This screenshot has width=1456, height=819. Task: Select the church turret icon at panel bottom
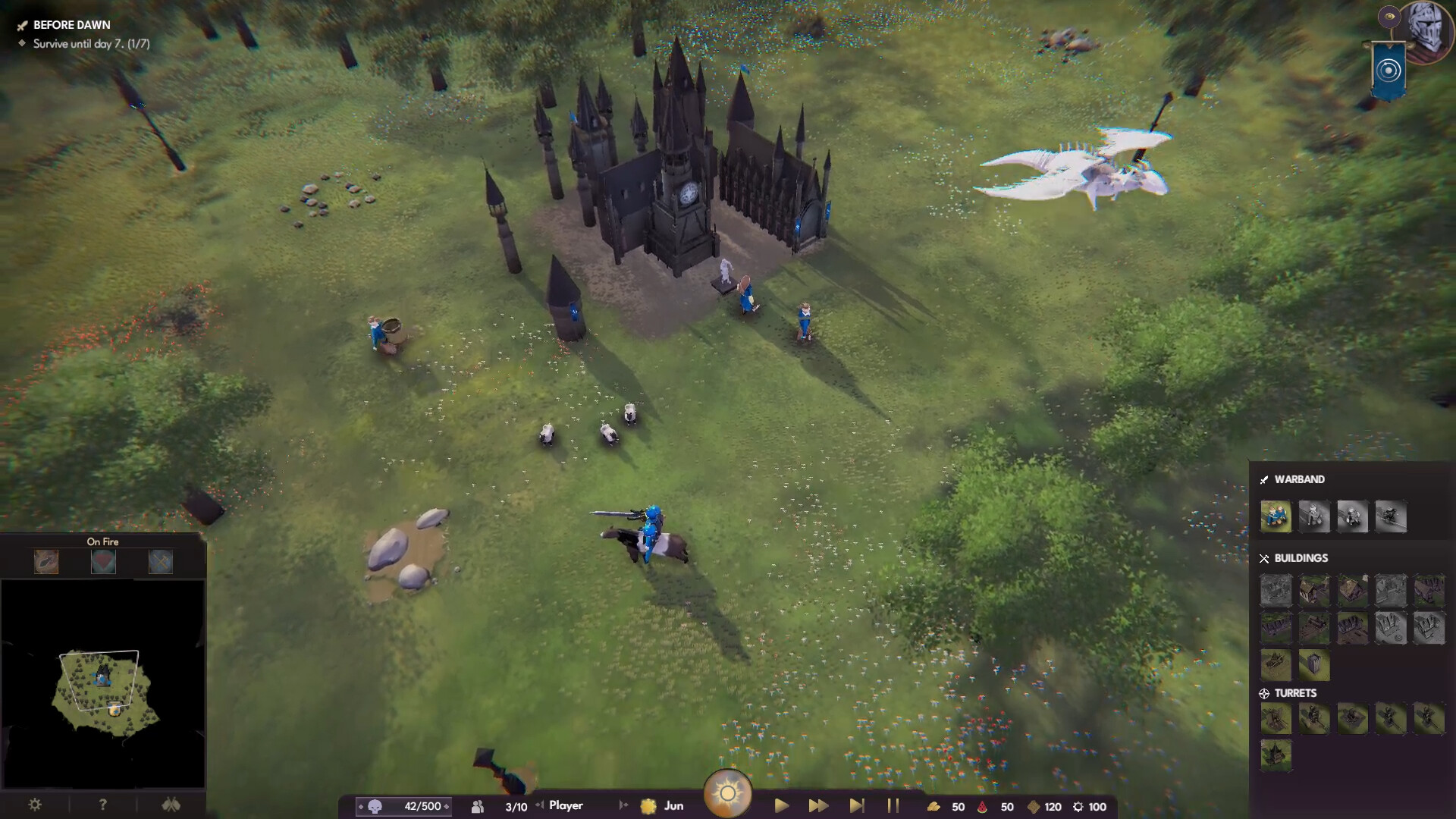tap(1276, 756)
